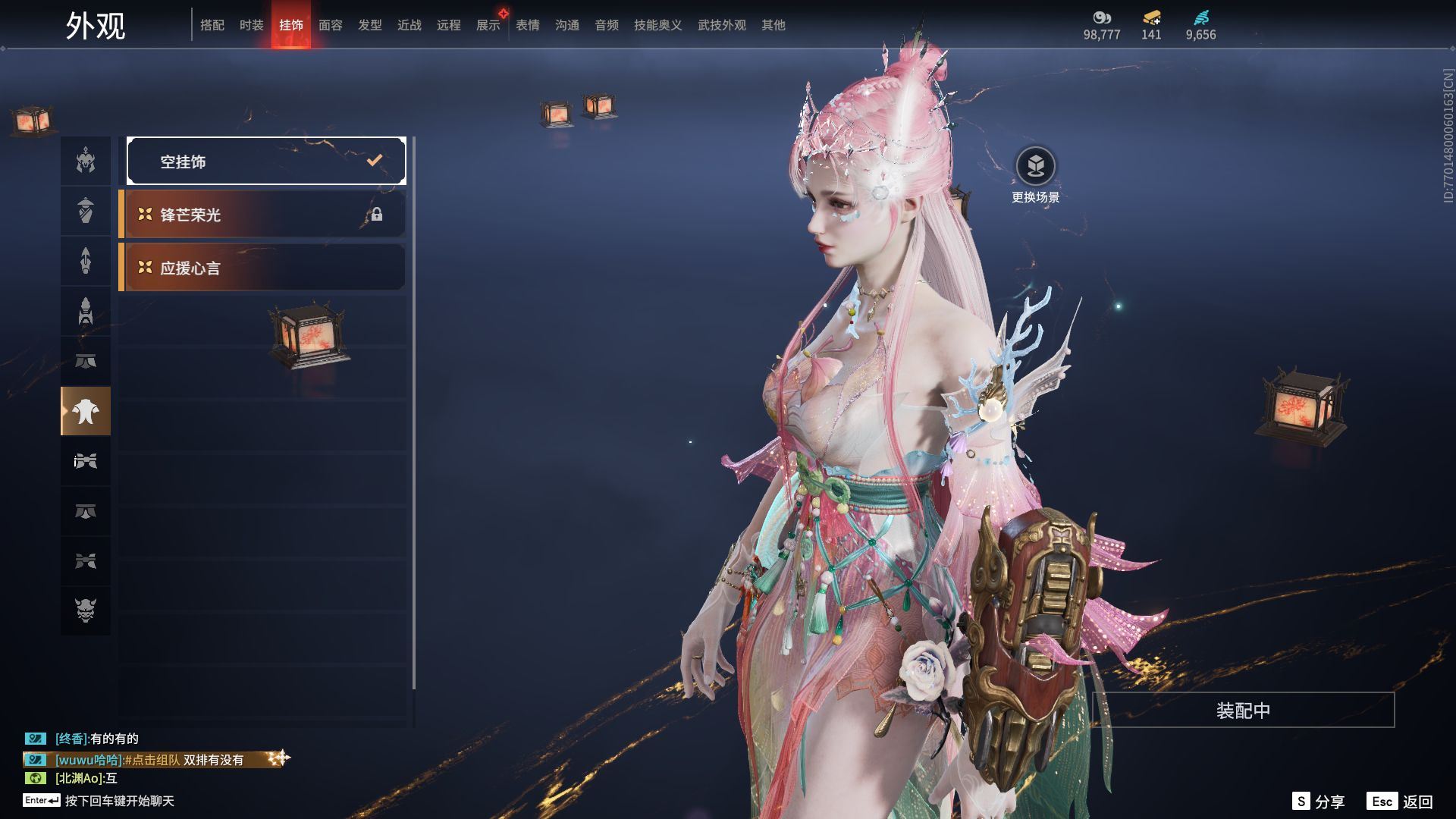Switch to the 远程 tab
1456x819 pixels.
click(x=449, y=25)
